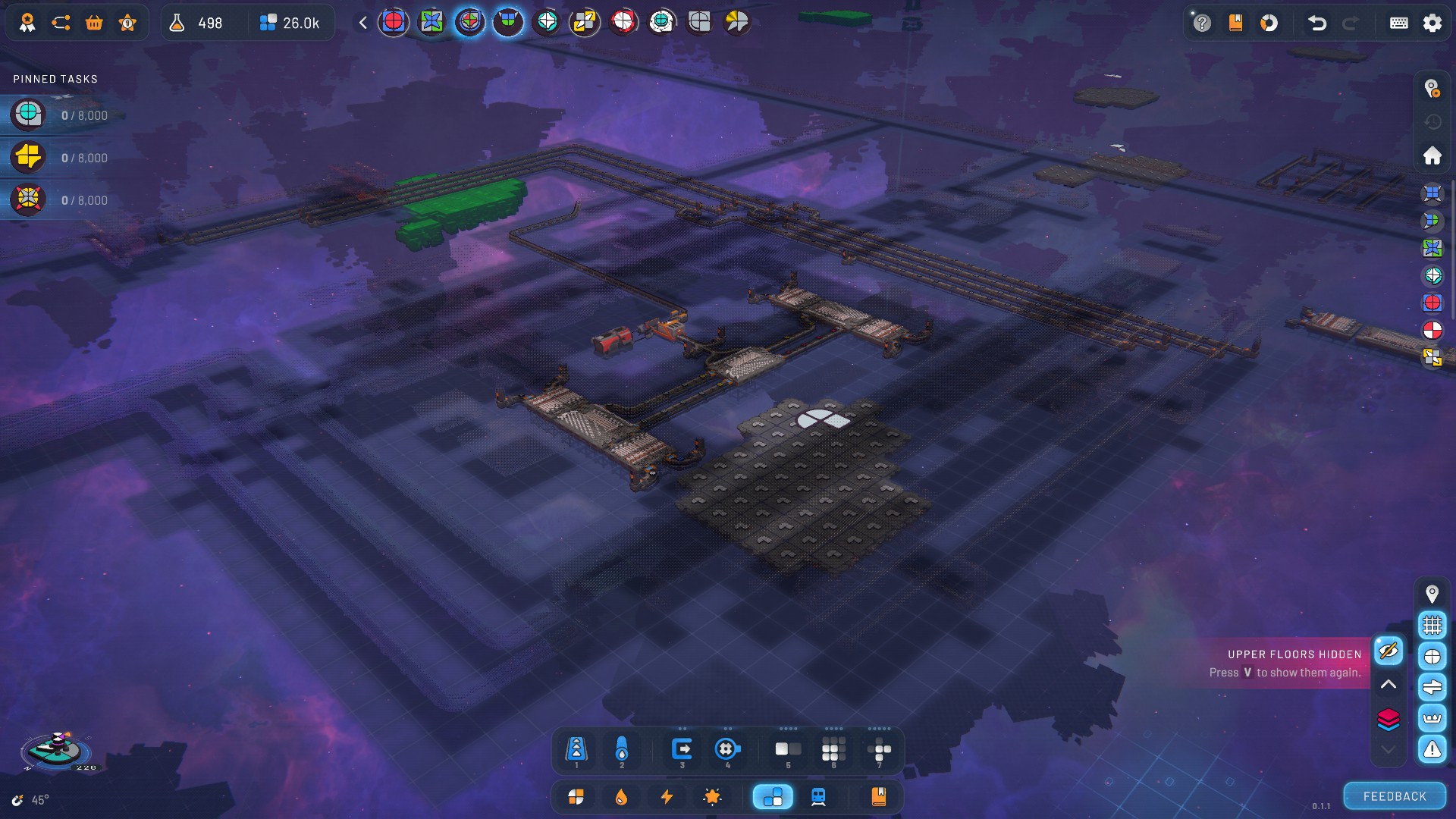Pick the conveyor belt building tool

576,750
